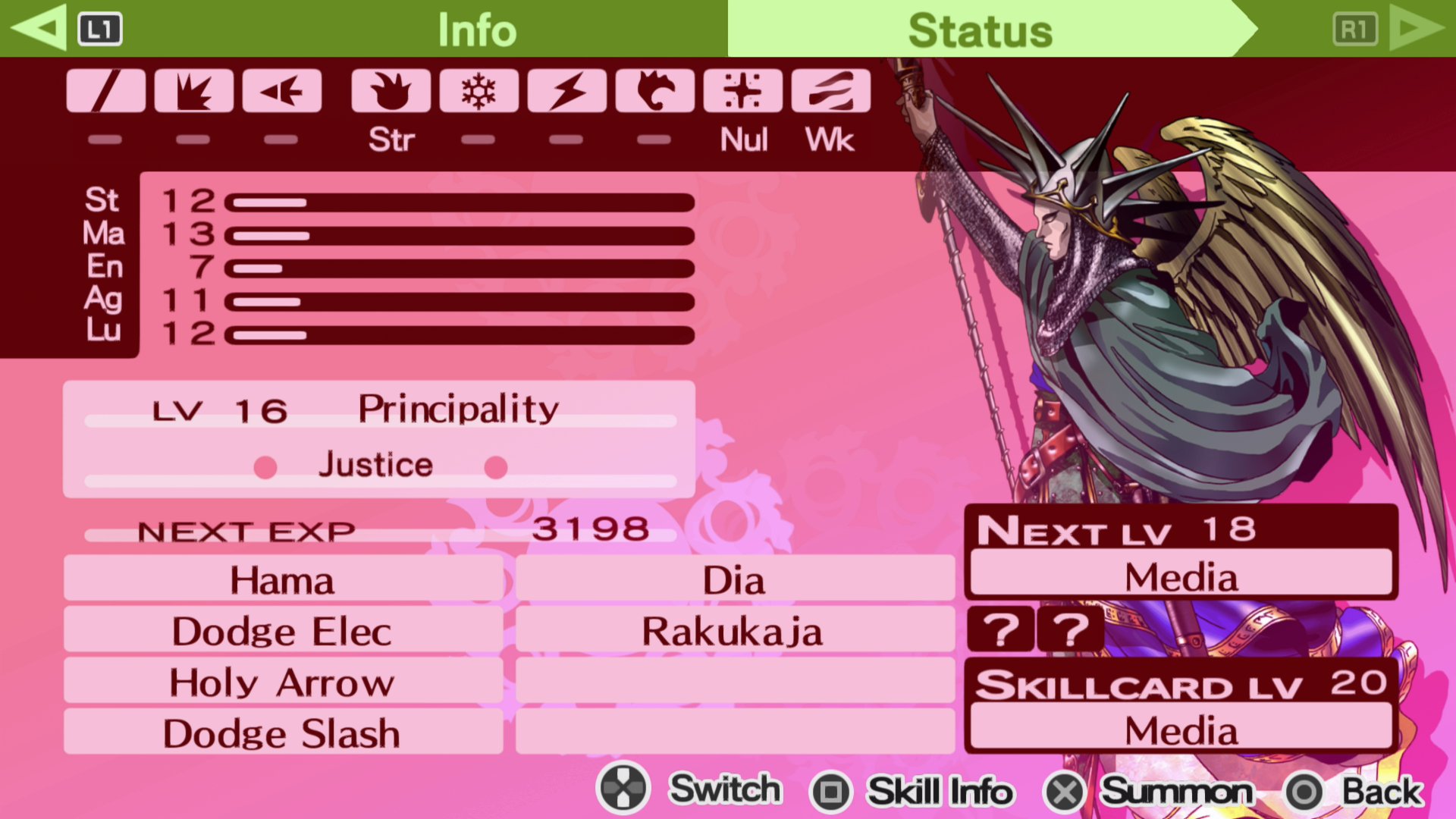Reveal the second ? hidden skill slot

(x=1069, y=629)
